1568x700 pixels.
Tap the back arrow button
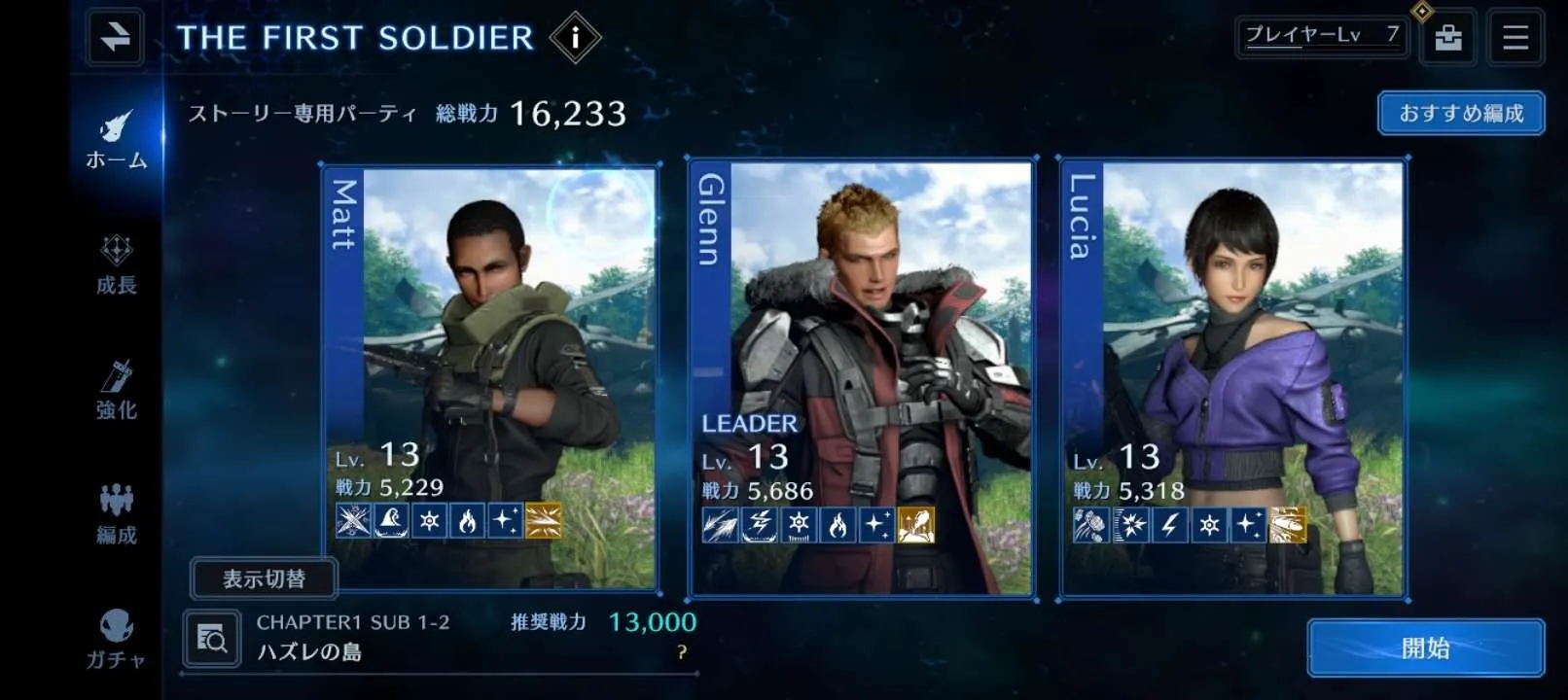click(x=115, y=37)
